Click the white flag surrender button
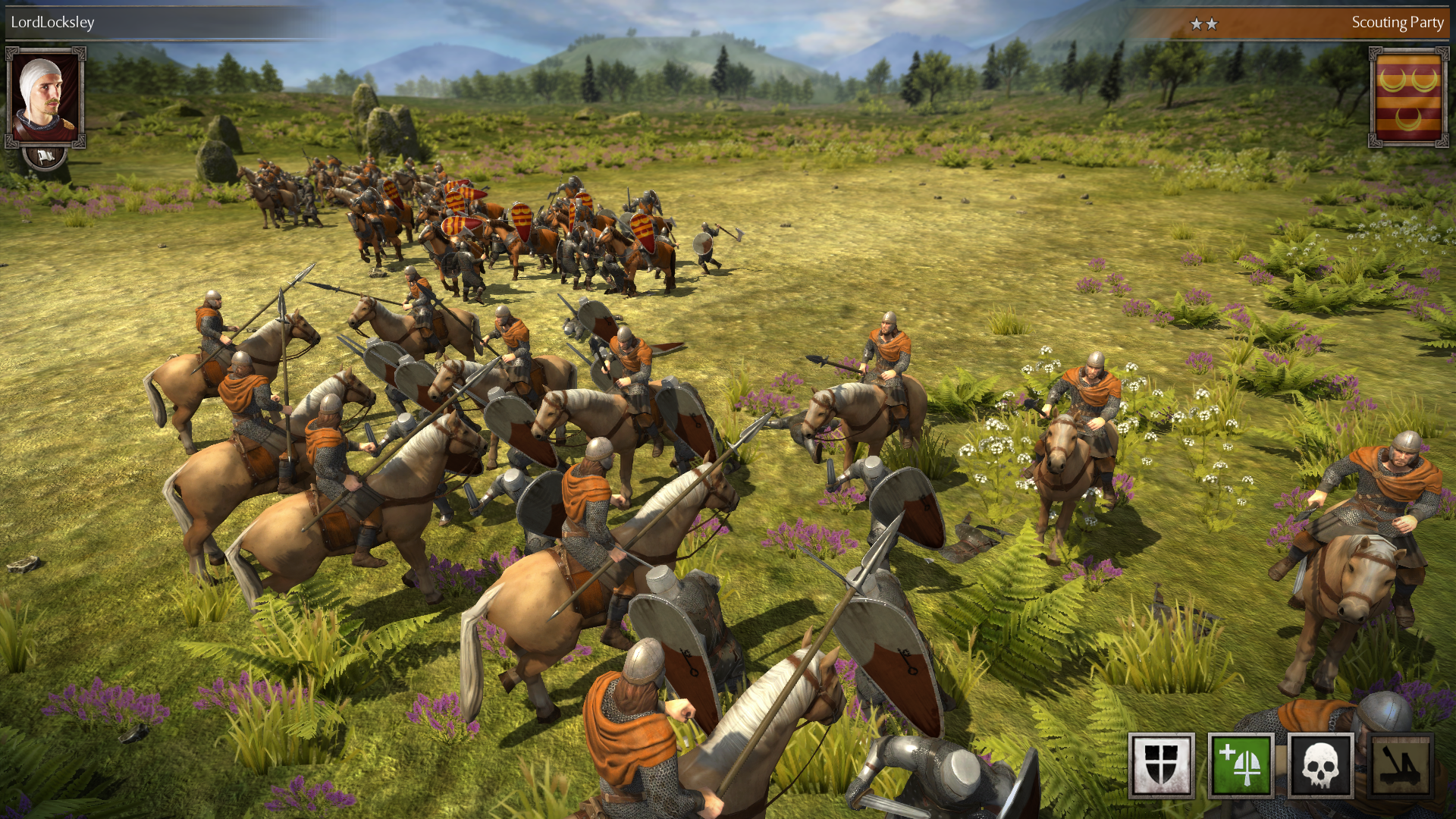The height and width of the screenshot is (819, 1456). (x=45, y=157)
